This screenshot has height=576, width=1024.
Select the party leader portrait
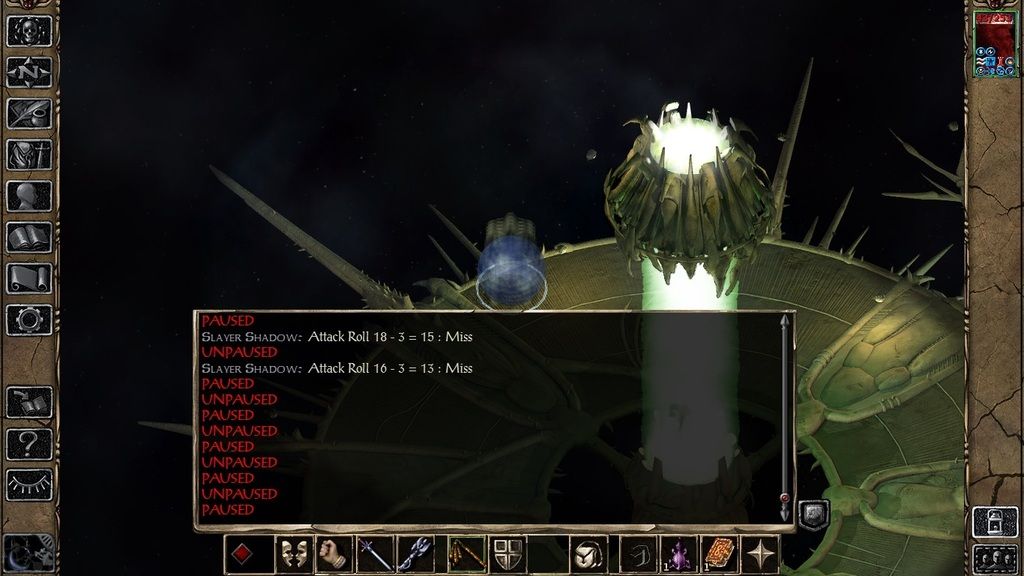tap(994, 45)
